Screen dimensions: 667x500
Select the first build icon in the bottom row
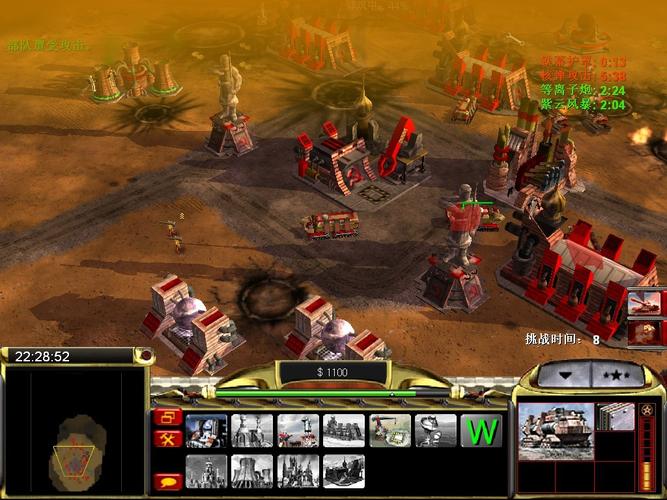(x=206, y=471)
